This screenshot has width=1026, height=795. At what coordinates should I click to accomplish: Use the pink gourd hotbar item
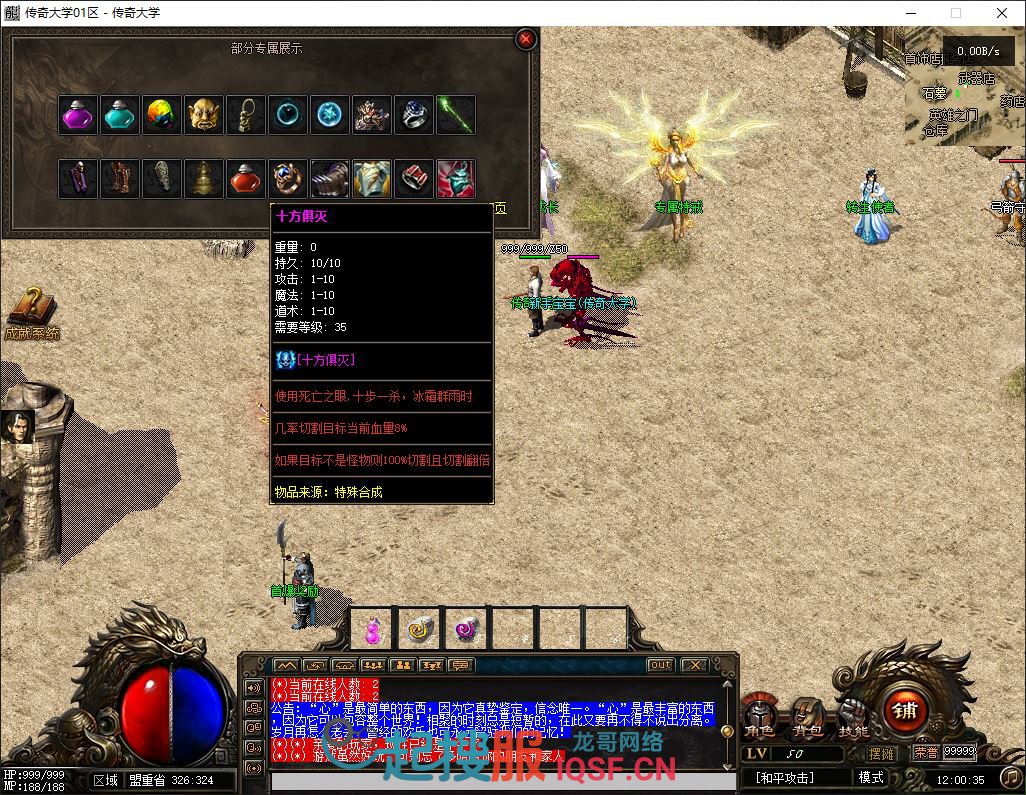(372, 629)
